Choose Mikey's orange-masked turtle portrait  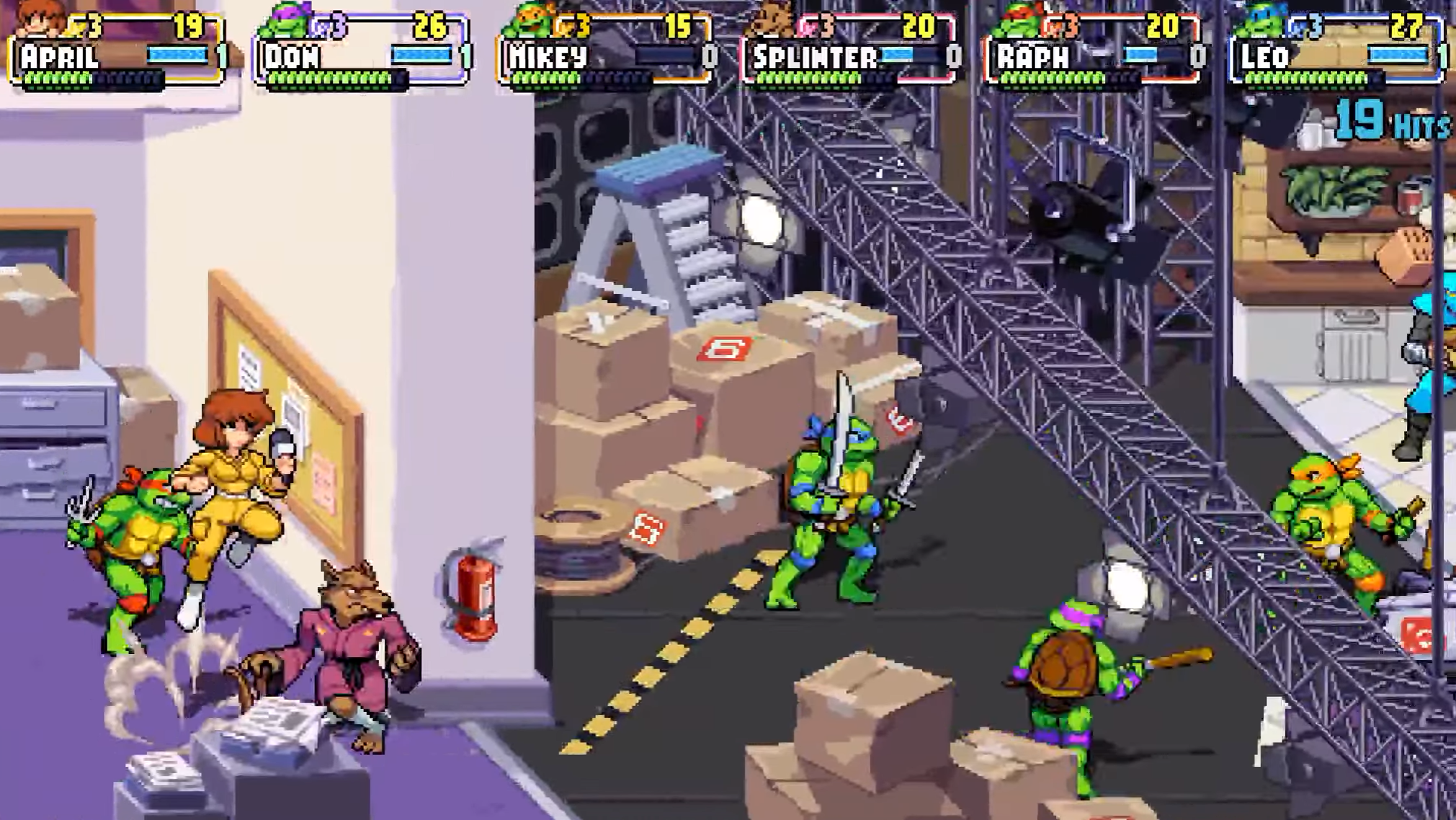pyautogui.click(x=529, y=20)
